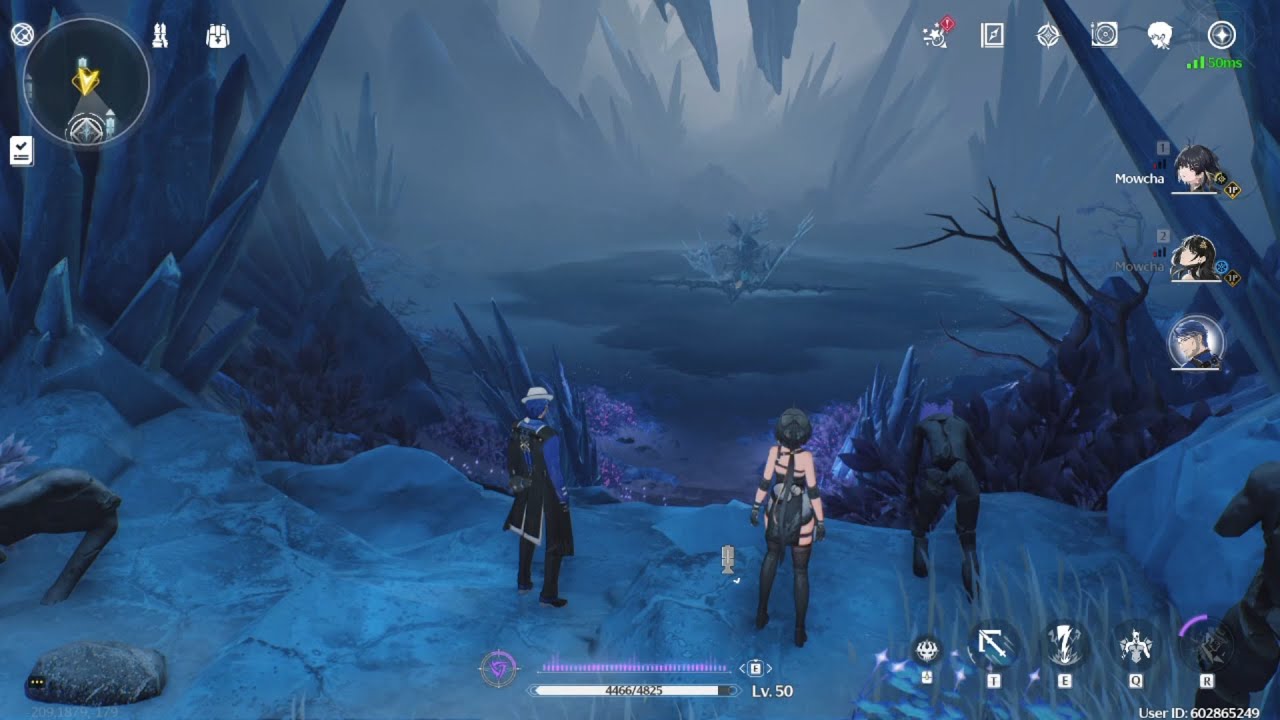
Task: Switch to Mowcha's second party character
Action: (x=1194, y=259)
